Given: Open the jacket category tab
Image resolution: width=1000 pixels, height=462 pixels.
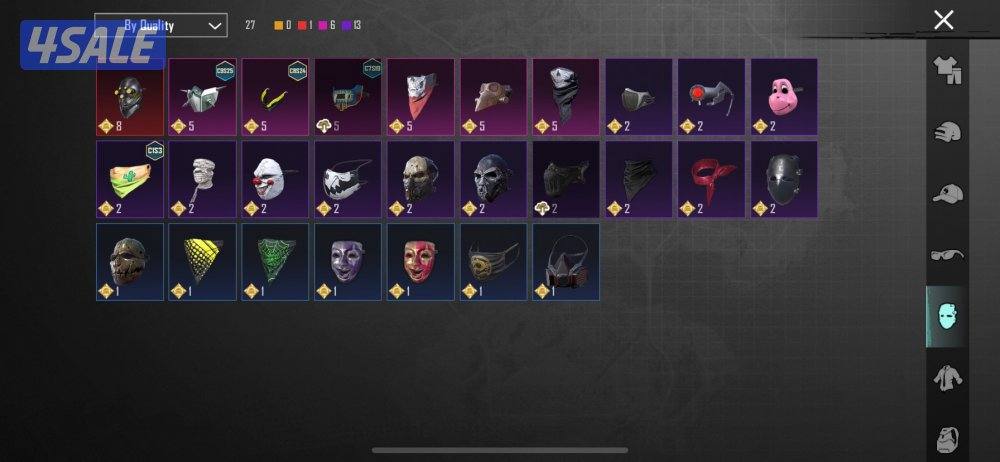Looking at the screenshot, I should pyautogui.click(x=946, y=378).
